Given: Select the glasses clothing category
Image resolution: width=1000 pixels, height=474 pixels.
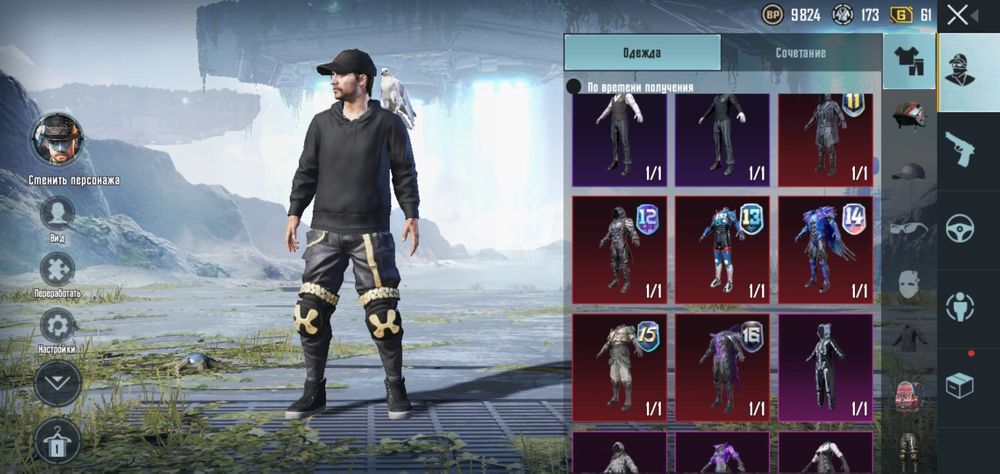Looking at the screenshot, I should pyautogui.click(x=909, y=227).
